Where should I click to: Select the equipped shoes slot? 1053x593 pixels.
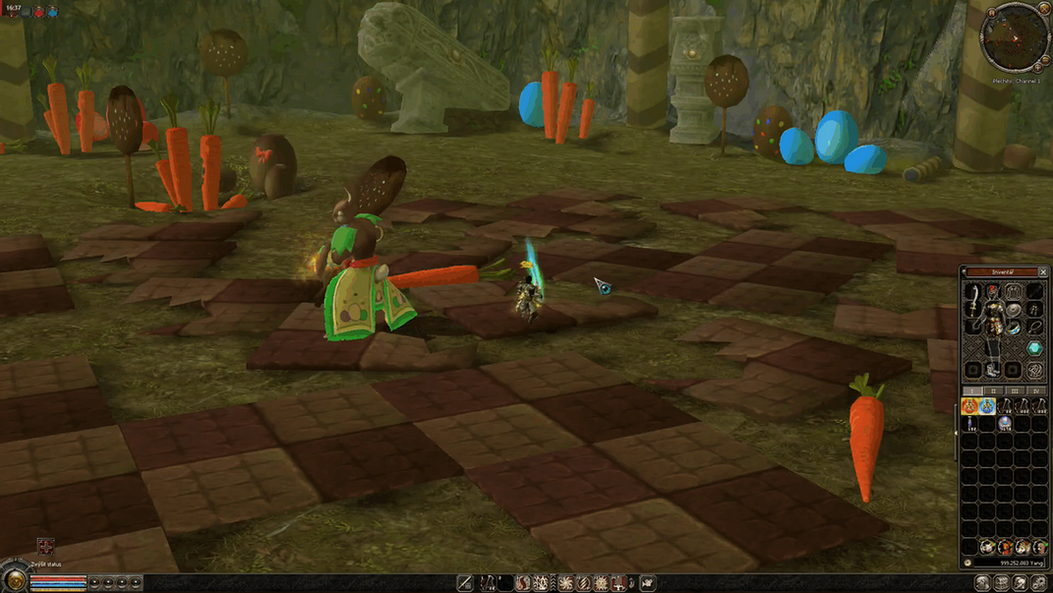tap(993, 369)
